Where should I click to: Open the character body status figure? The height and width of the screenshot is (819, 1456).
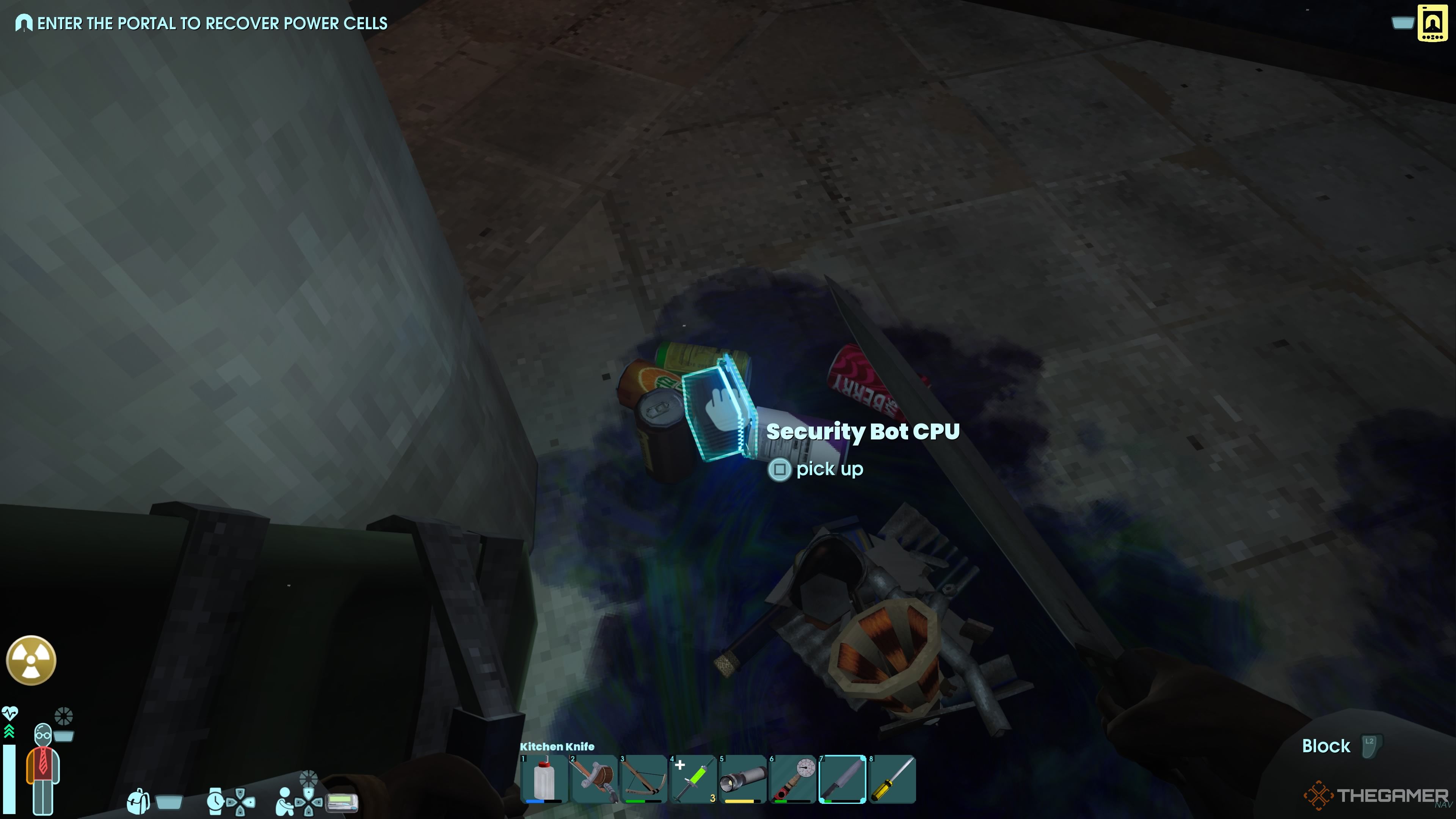click(43, 769)
